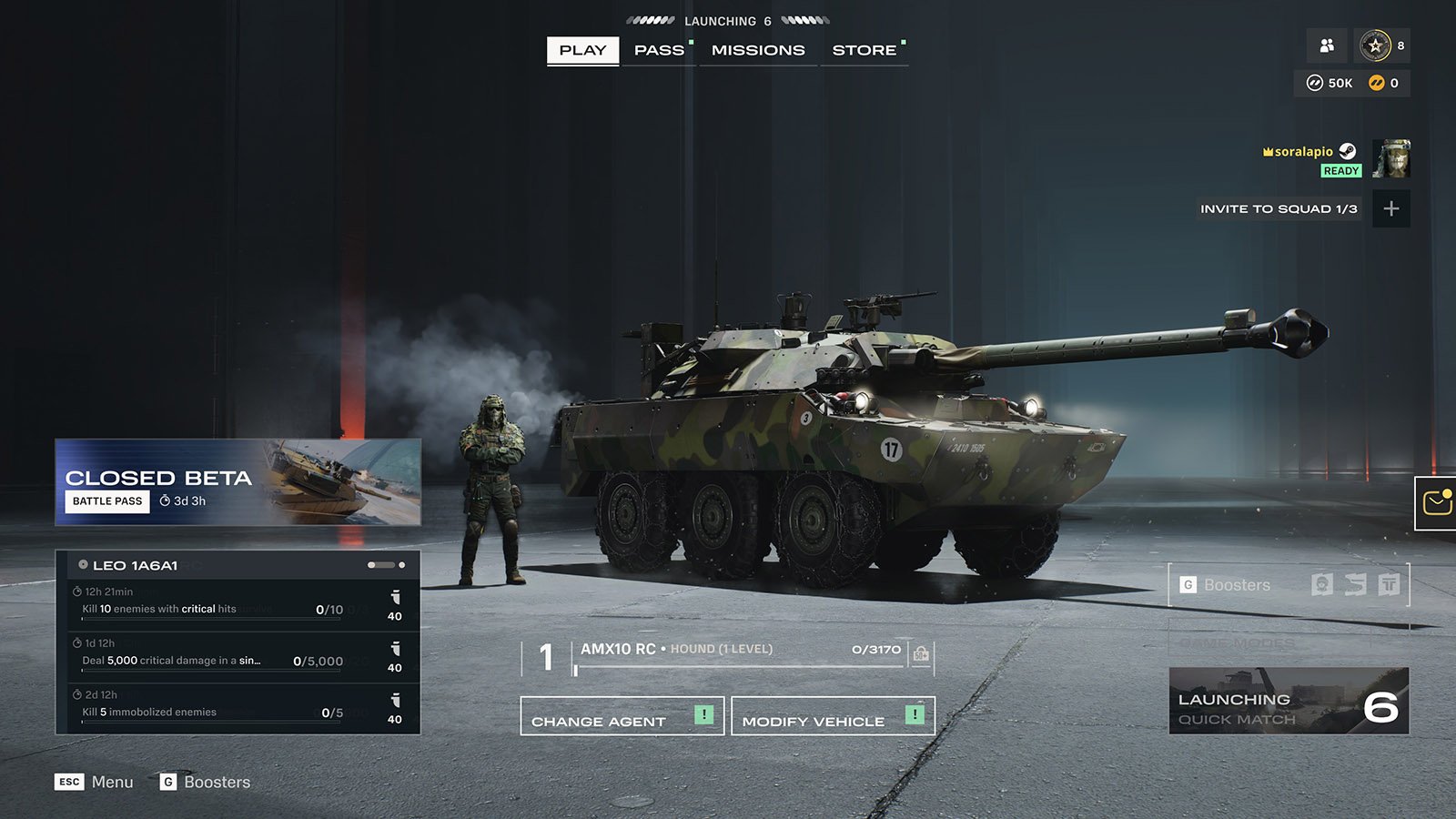Viewport: 1456px width, 819px height.
Task: Open the STORE tab
Action: pyautogui.click(x=864, y=50)
